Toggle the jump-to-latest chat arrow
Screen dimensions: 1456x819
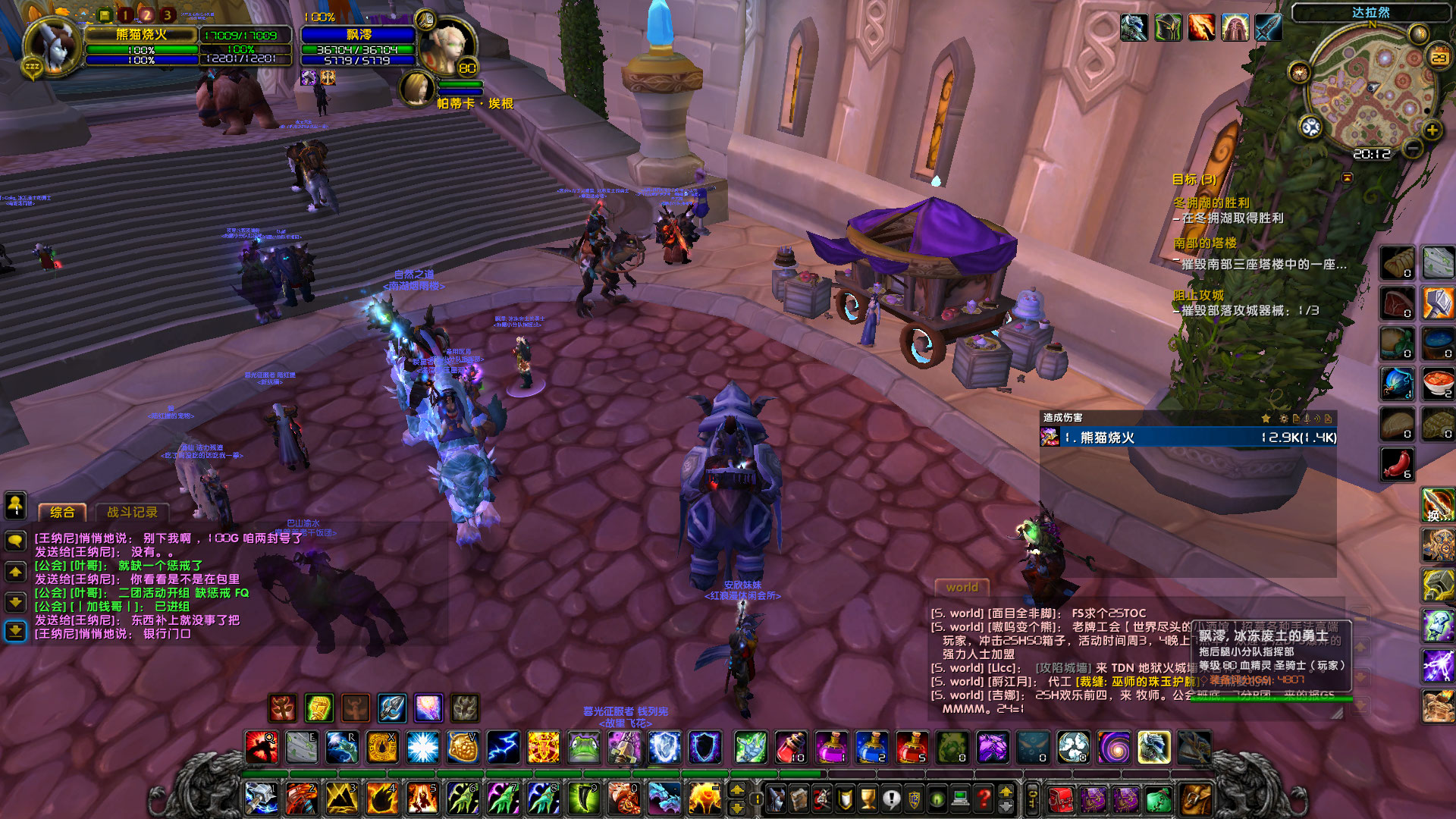point(15,629)
